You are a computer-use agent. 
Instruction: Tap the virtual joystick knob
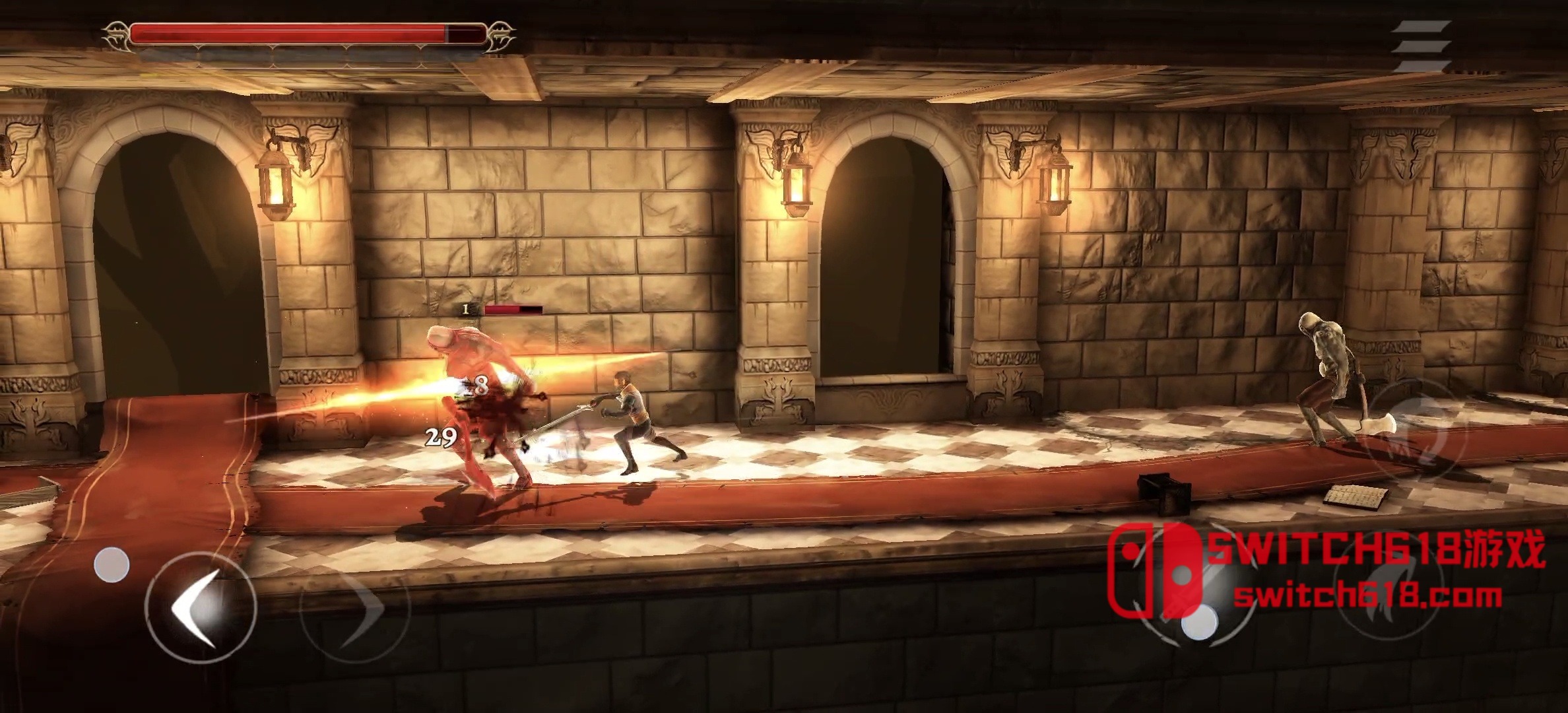click(112, 564)
